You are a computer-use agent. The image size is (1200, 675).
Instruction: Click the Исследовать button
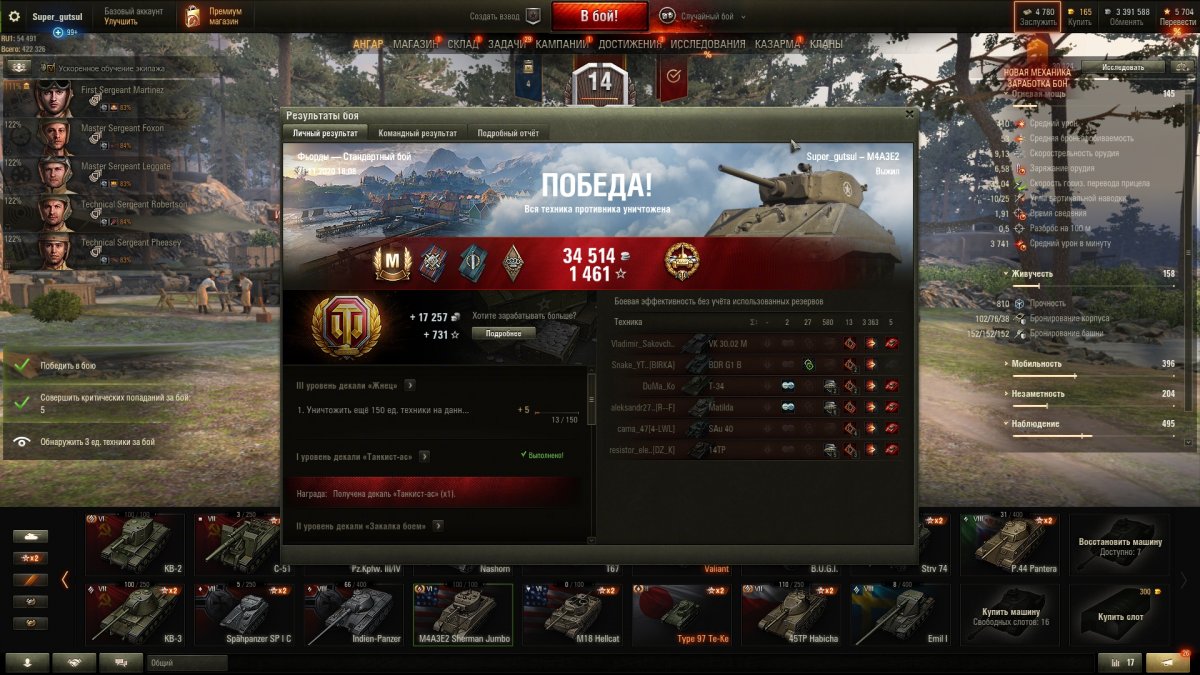[x=1122, y=67]
